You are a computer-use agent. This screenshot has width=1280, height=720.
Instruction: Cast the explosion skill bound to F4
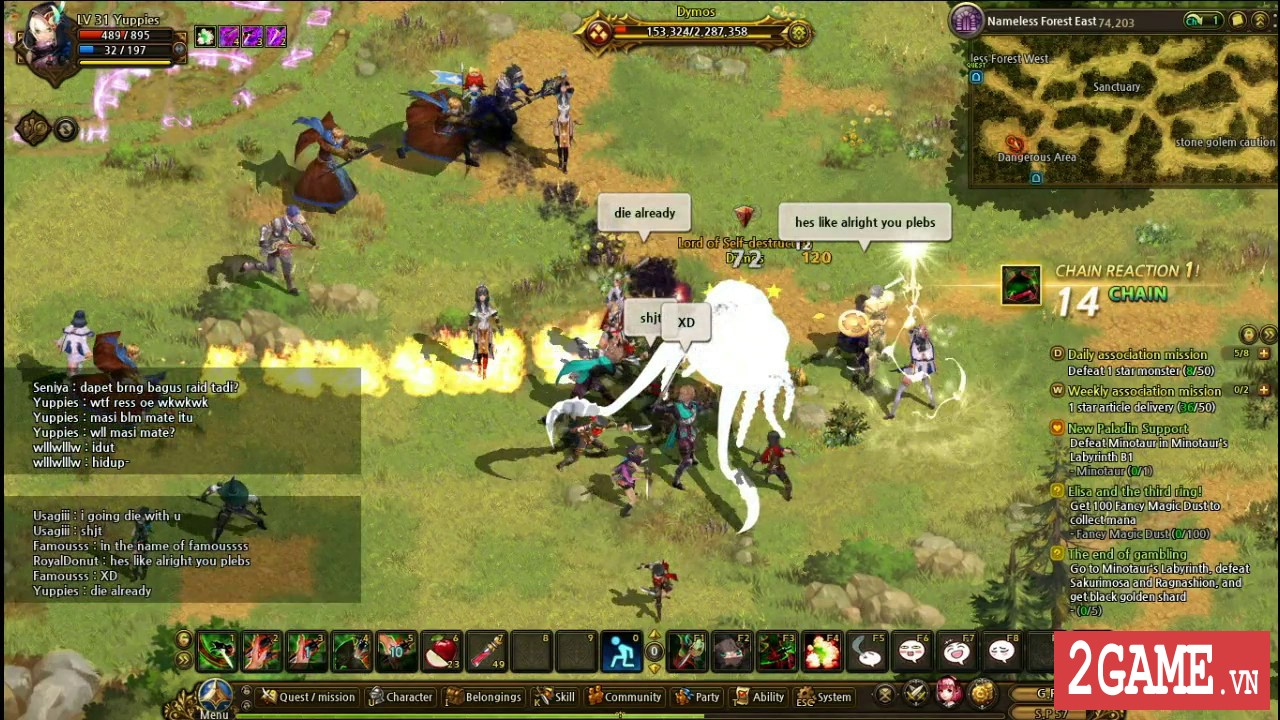tap(821, 651)
